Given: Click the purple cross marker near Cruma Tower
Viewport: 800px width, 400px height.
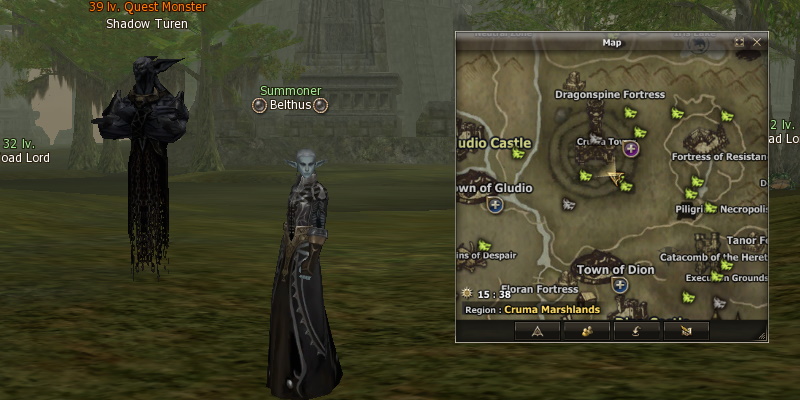Looking at the screenshot, I should [x=631, y=149].
